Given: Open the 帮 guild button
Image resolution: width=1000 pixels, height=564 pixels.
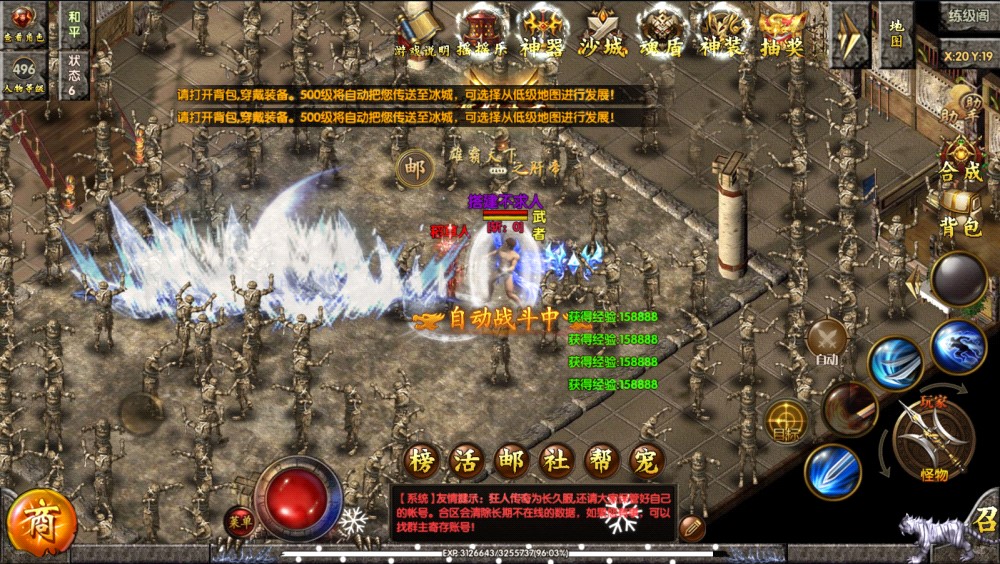Looking at the screenshot, I should pos(601,460).
